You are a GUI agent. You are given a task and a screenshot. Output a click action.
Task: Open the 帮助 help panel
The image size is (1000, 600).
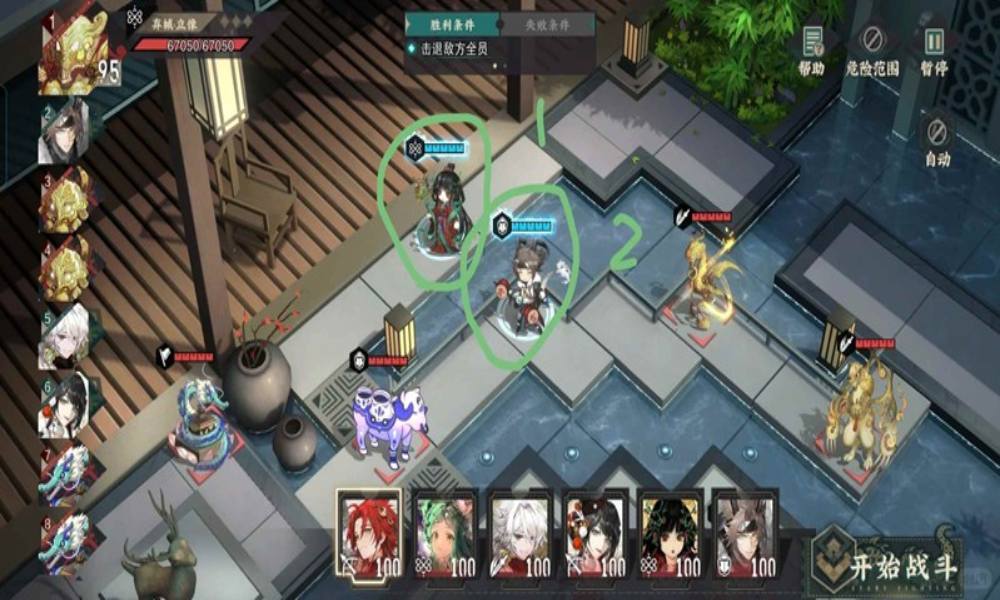point(811,50)
